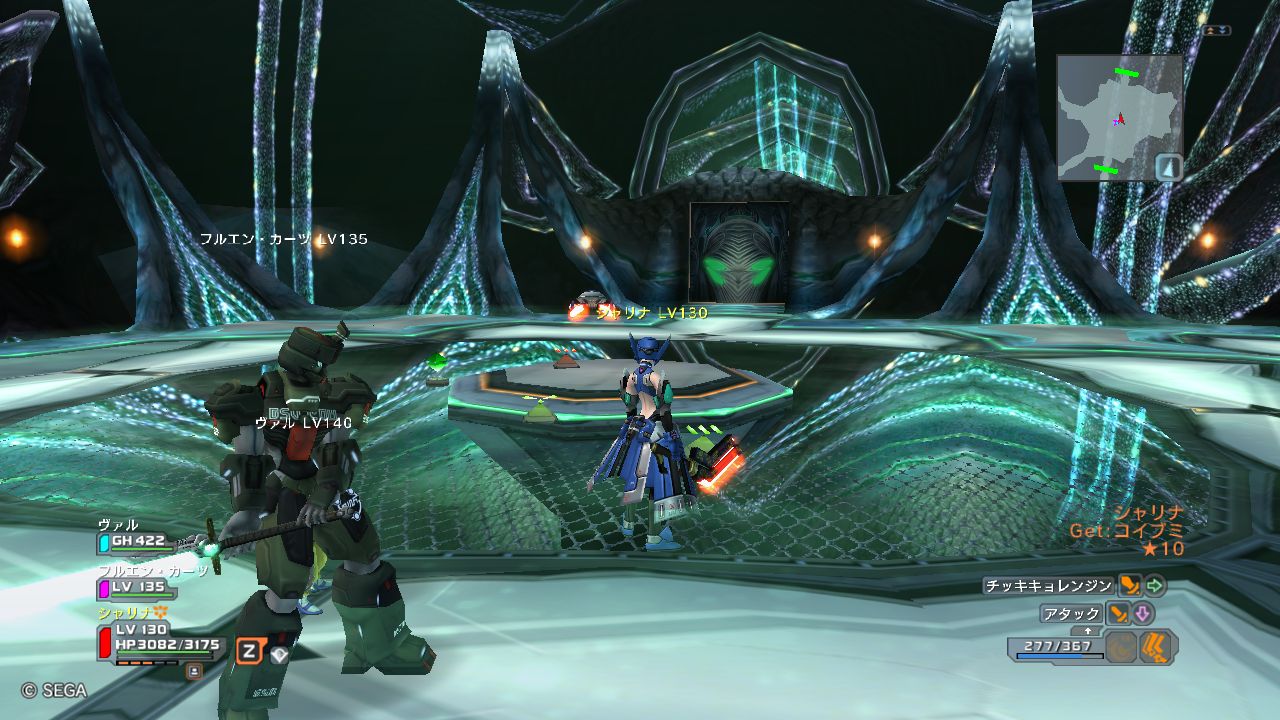Activate the orange triple-slash skill icon
Viewport: 1280px width, 720px height.
(1157, 647)
